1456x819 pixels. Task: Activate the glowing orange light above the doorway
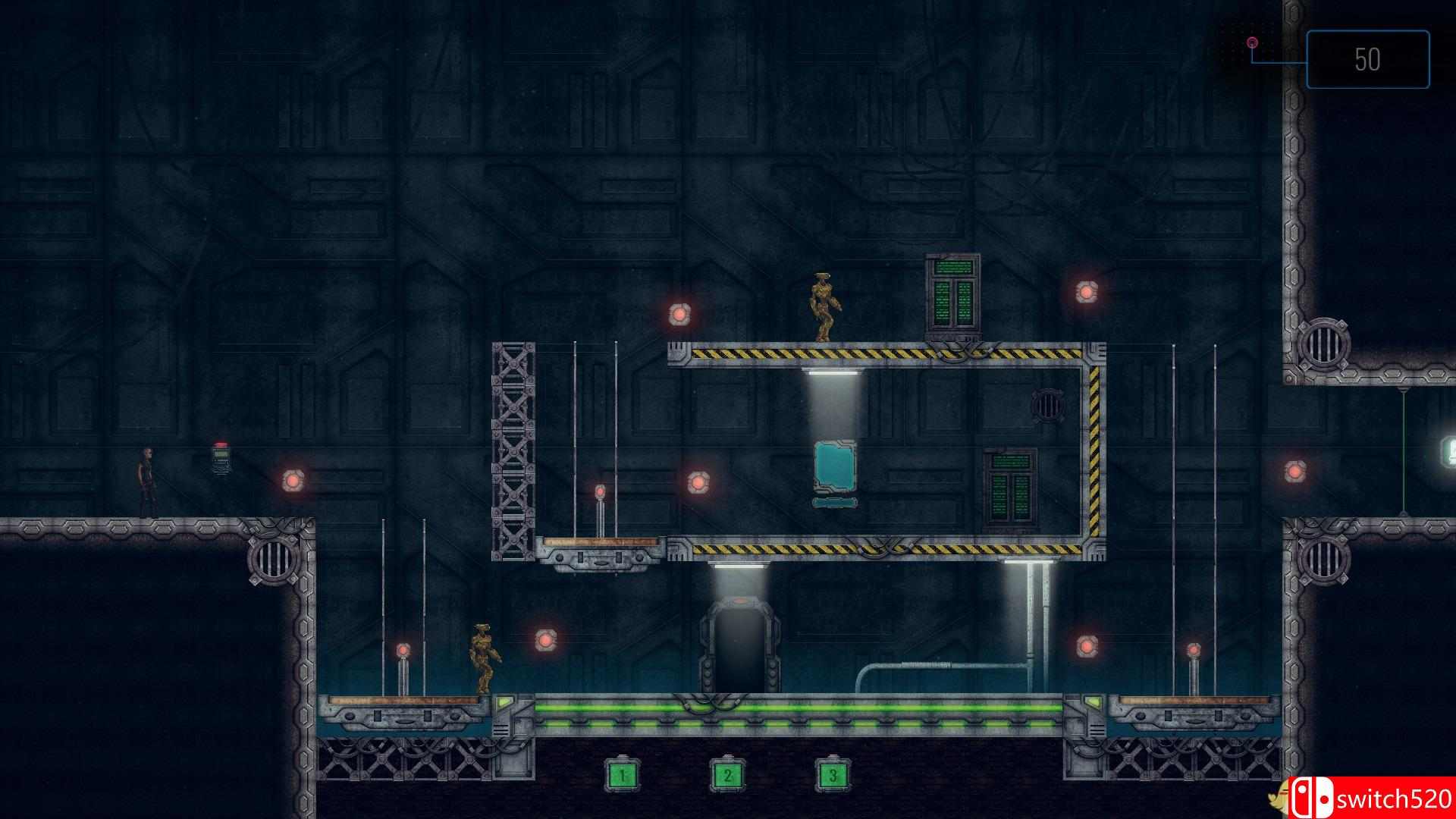click(x=741, y=601)
